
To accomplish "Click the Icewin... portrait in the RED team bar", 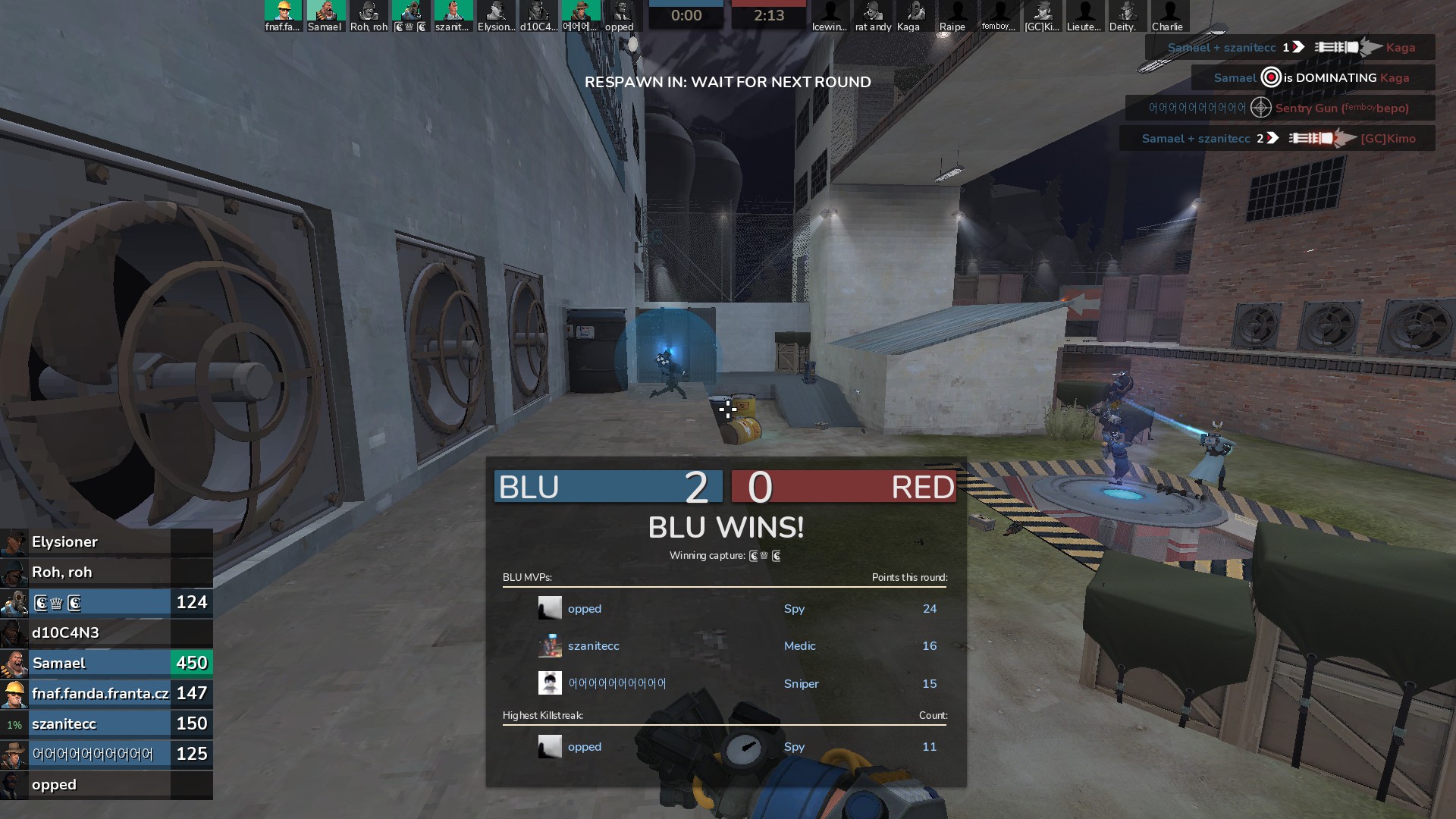I will tap(830, 16).
